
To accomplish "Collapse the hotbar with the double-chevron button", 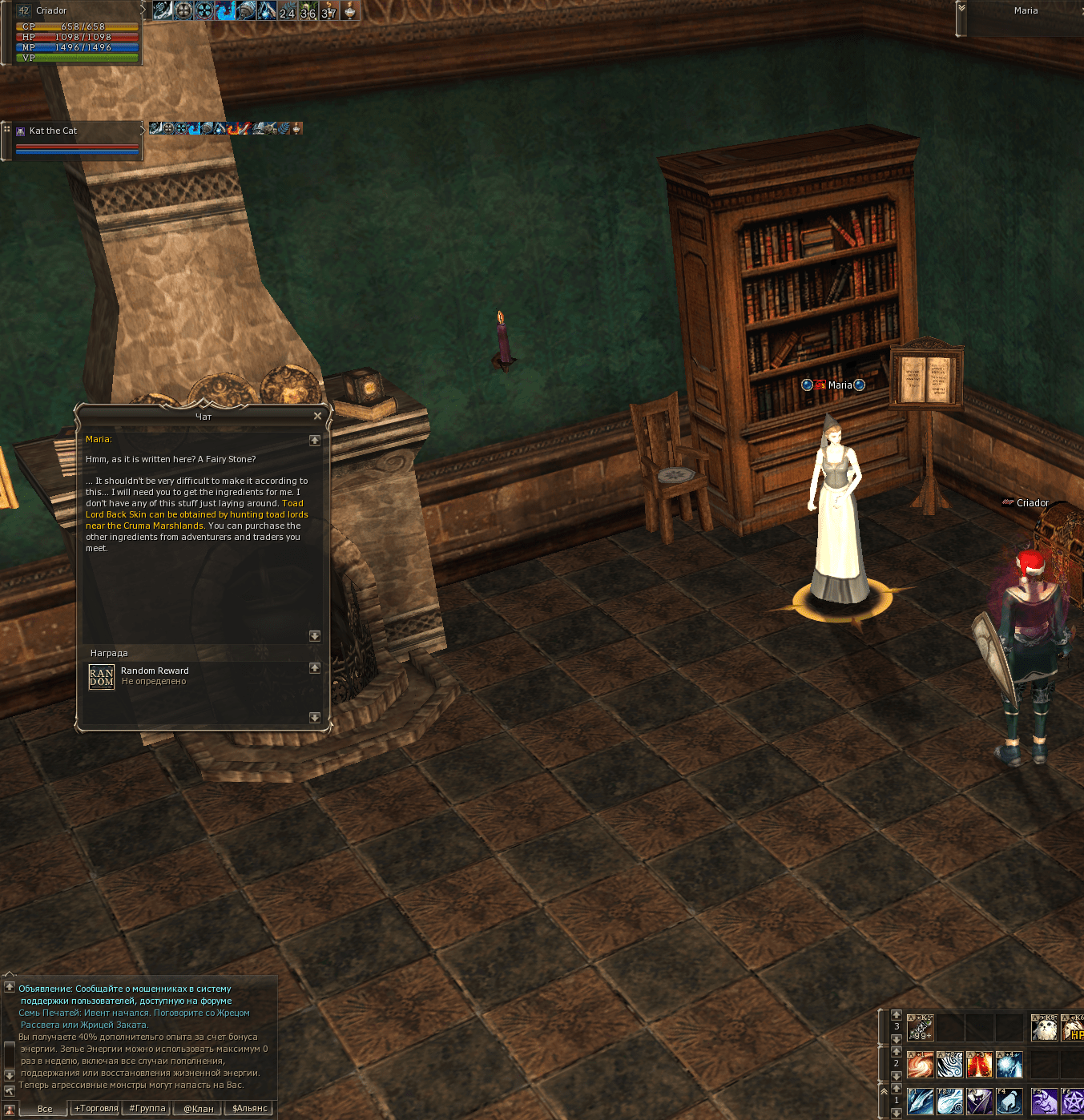I will click(884, 1090).
